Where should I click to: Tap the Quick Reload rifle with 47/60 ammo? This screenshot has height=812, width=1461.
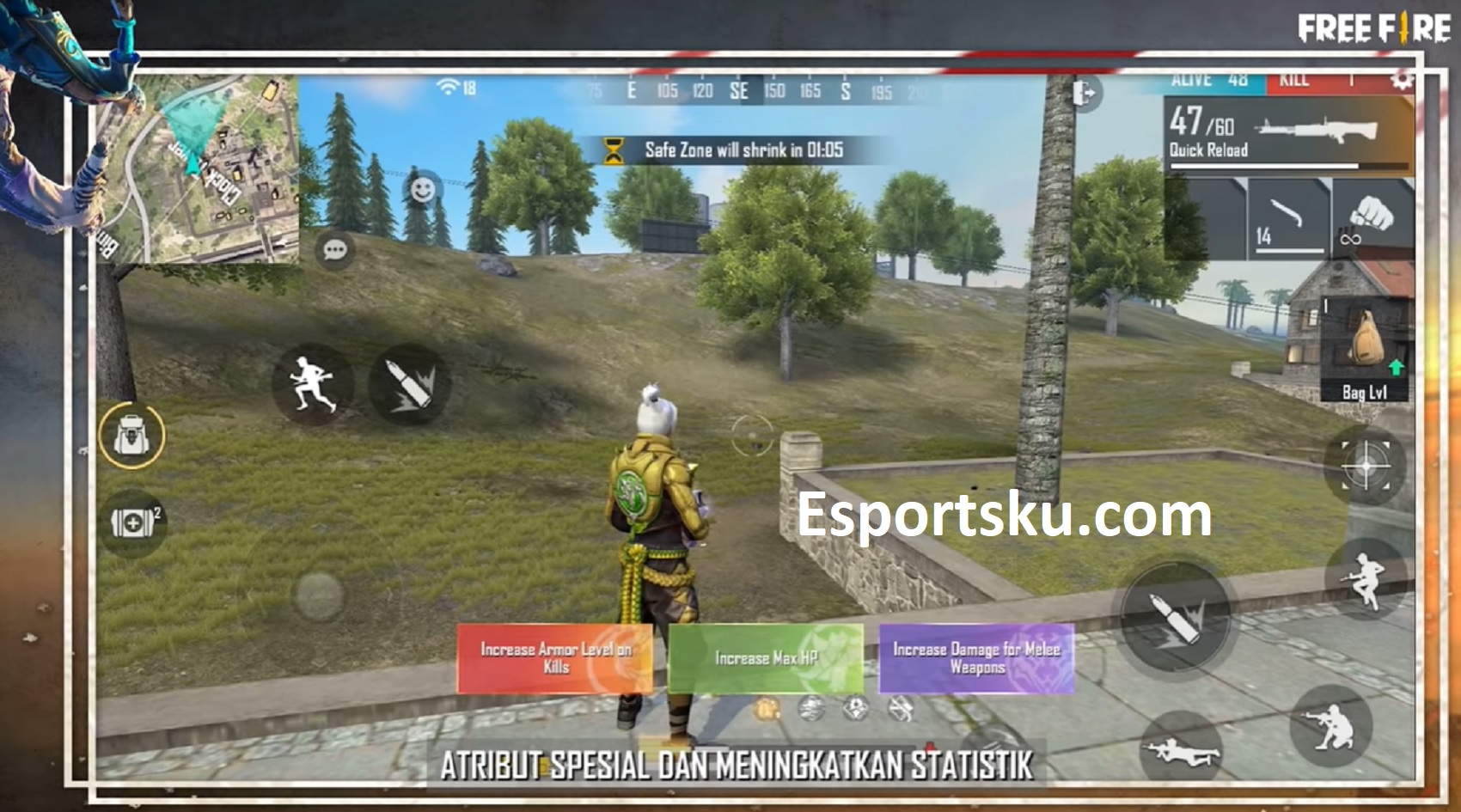(x=1281, y=133)
